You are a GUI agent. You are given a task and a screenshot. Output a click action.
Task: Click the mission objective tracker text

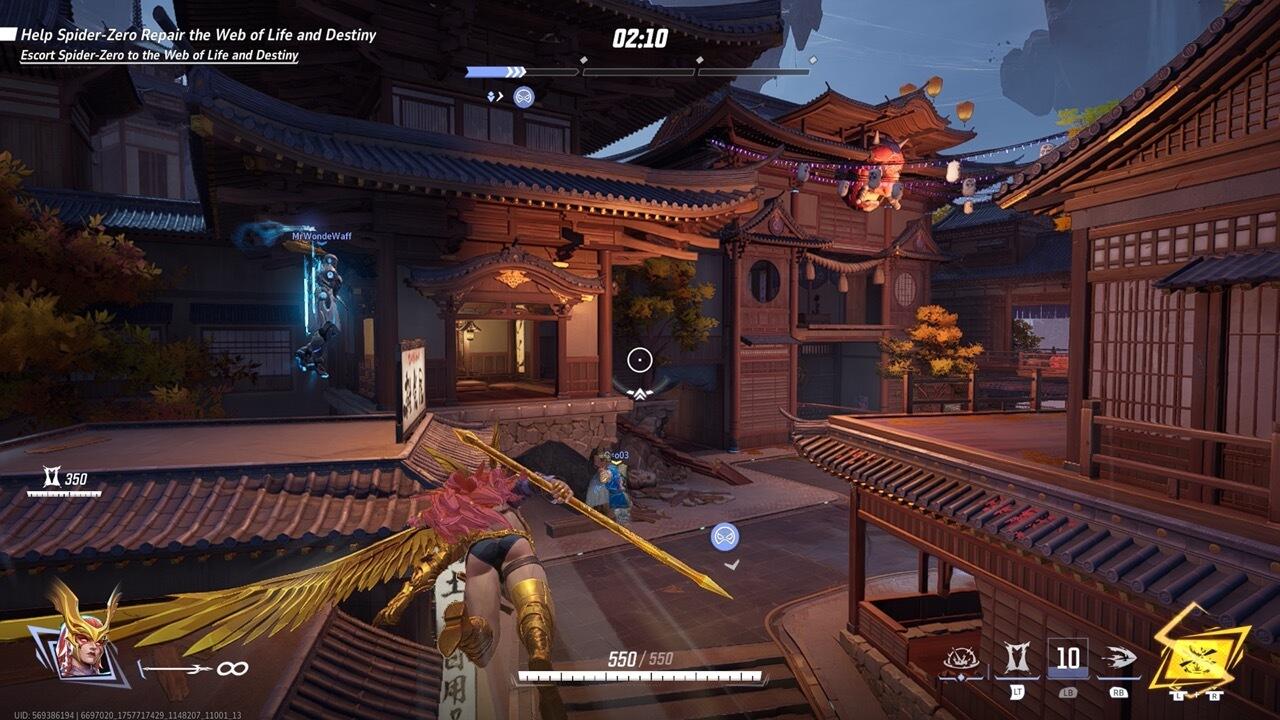[198, 35]
